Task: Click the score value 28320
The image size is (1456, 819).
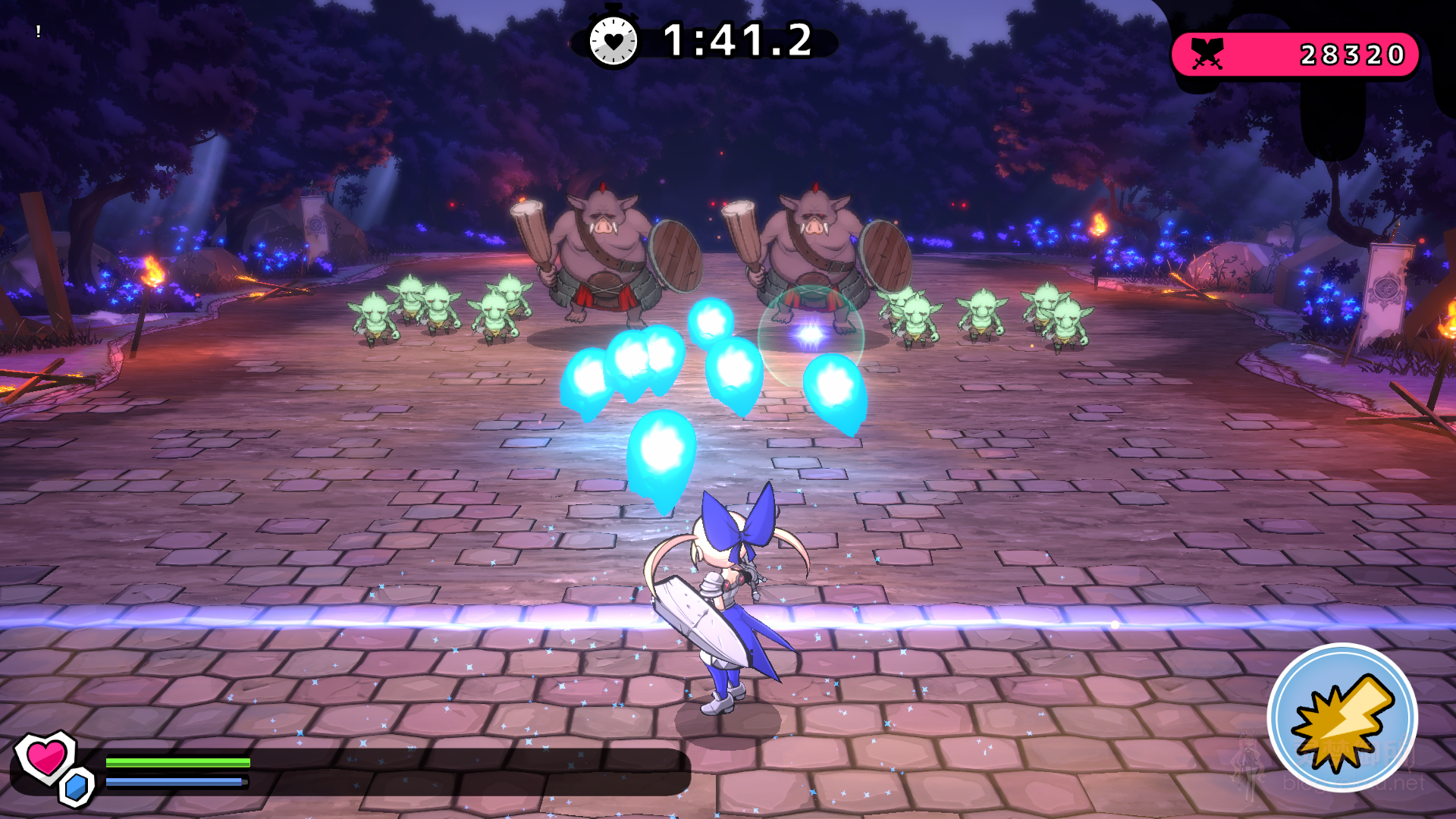Action: pos(1353,52)
